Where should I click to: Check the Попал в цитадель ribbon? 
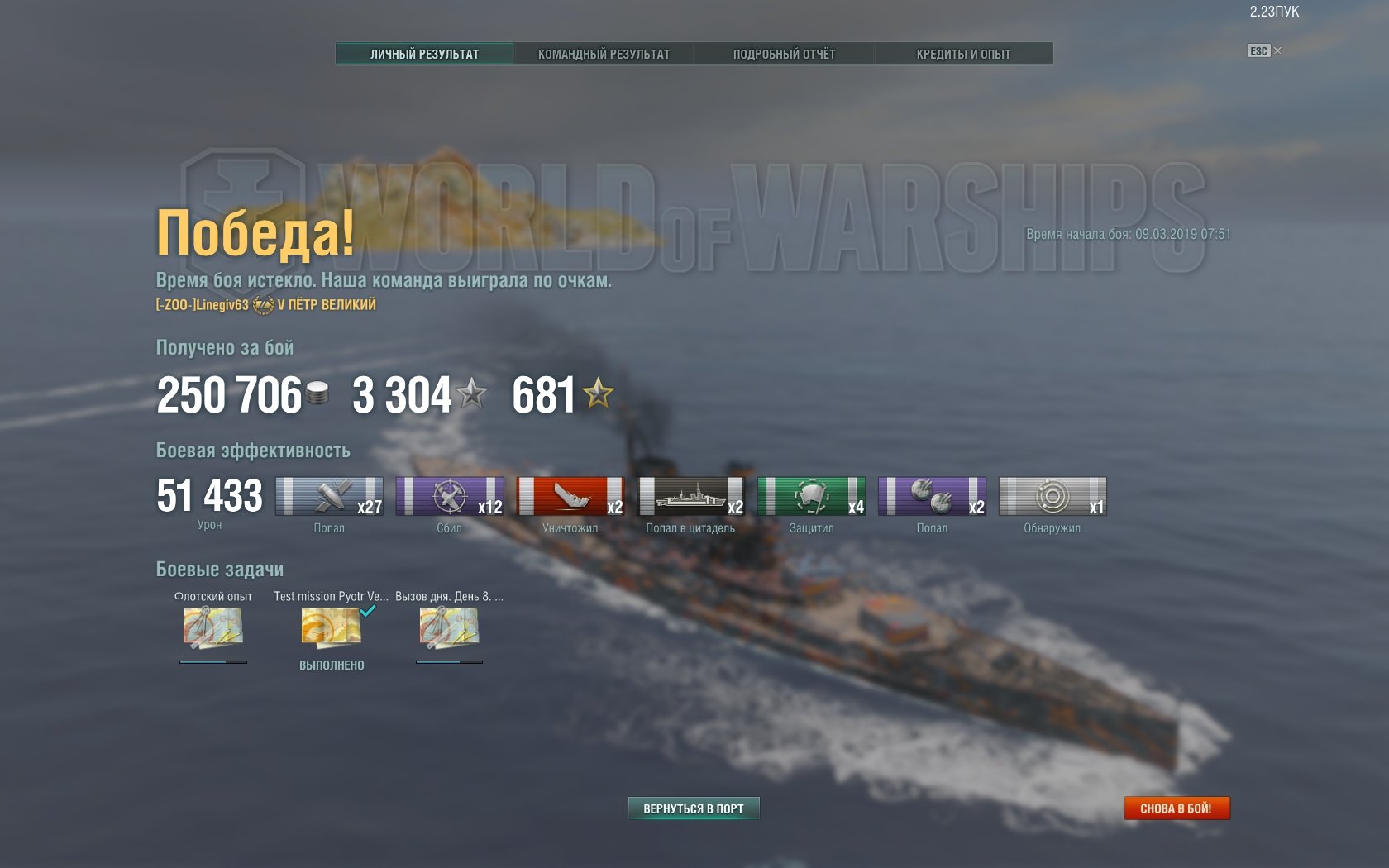click(691, 497)
